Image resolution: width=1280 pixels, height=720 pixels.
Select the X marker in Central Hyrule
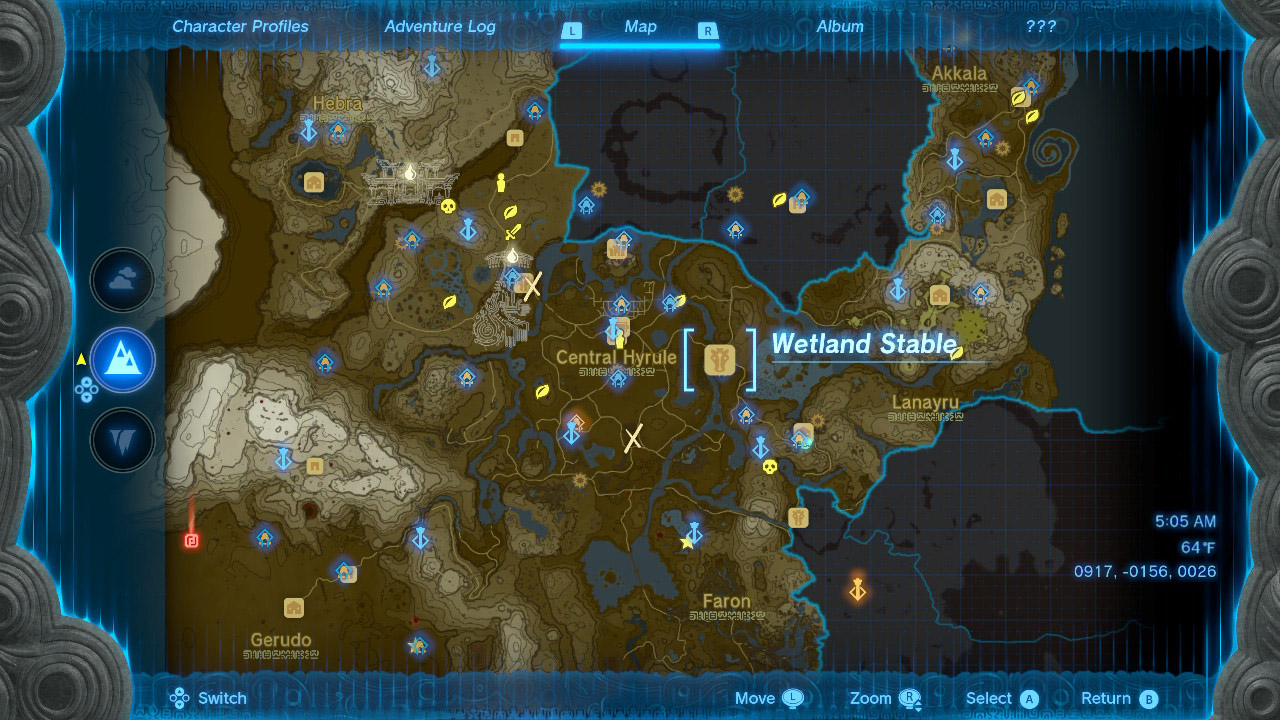click(x=632, y=437)
